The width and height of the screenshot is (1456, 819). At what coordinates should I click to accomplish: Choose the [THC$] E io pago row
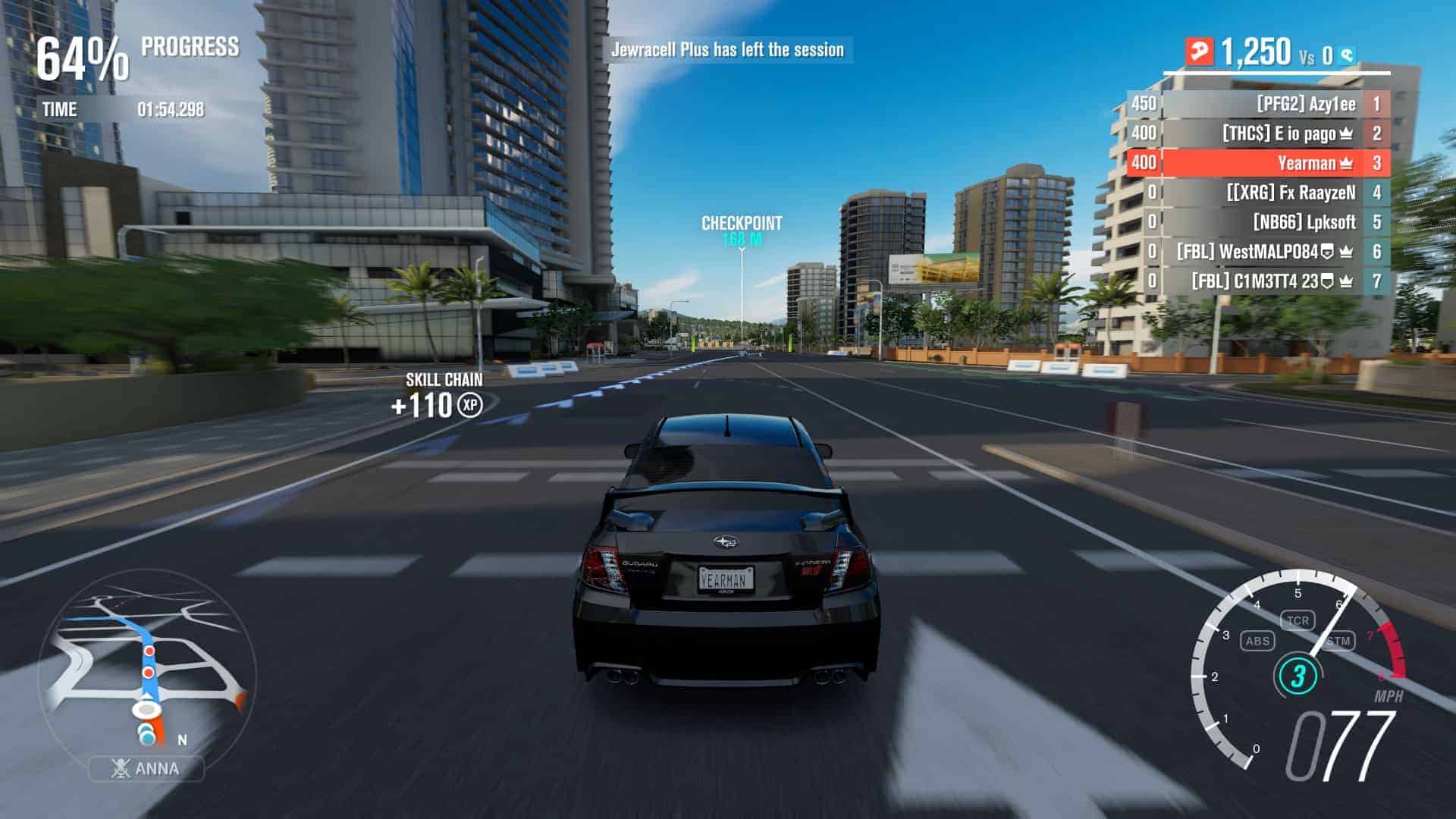[1259, 133]
